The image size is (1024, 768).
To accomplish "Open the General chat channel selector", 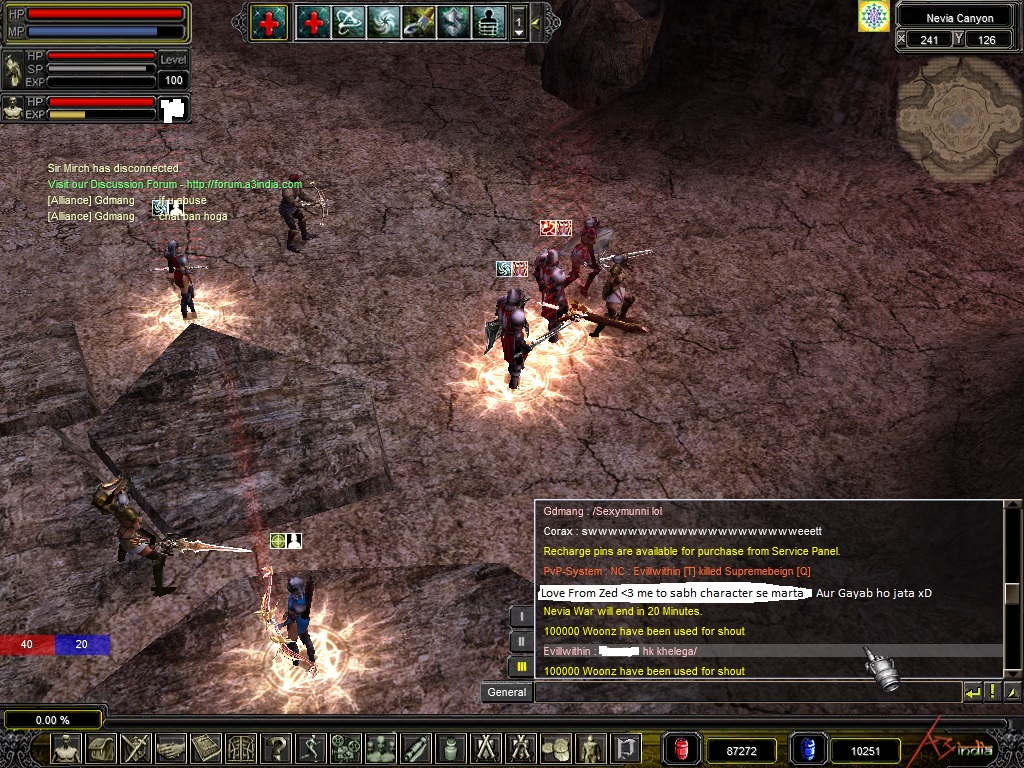I will pos(507,692).
